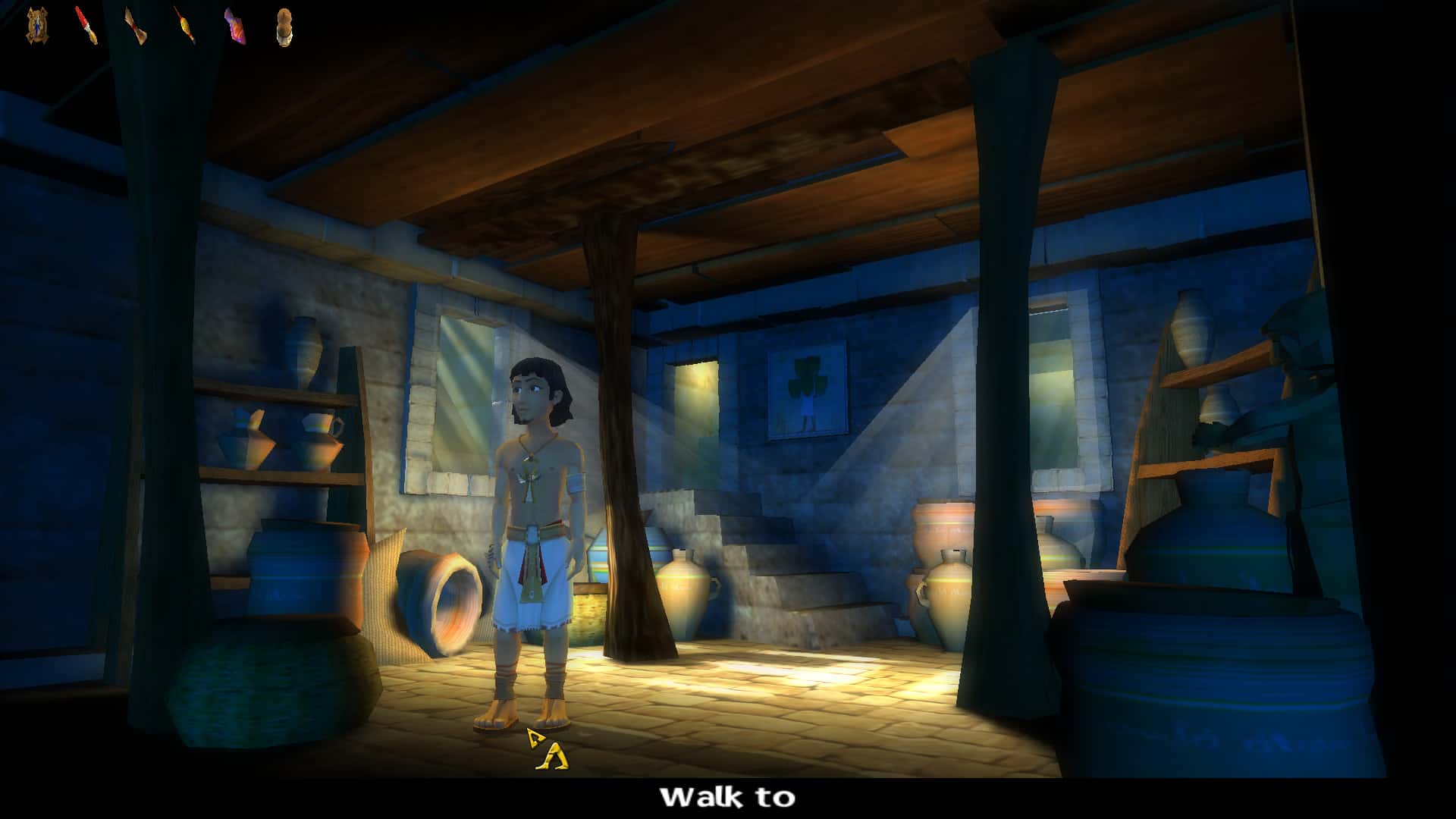Pick the brown peanut-shaped inventory item
The image size is (1456, 819).
(x=284, y=27)
